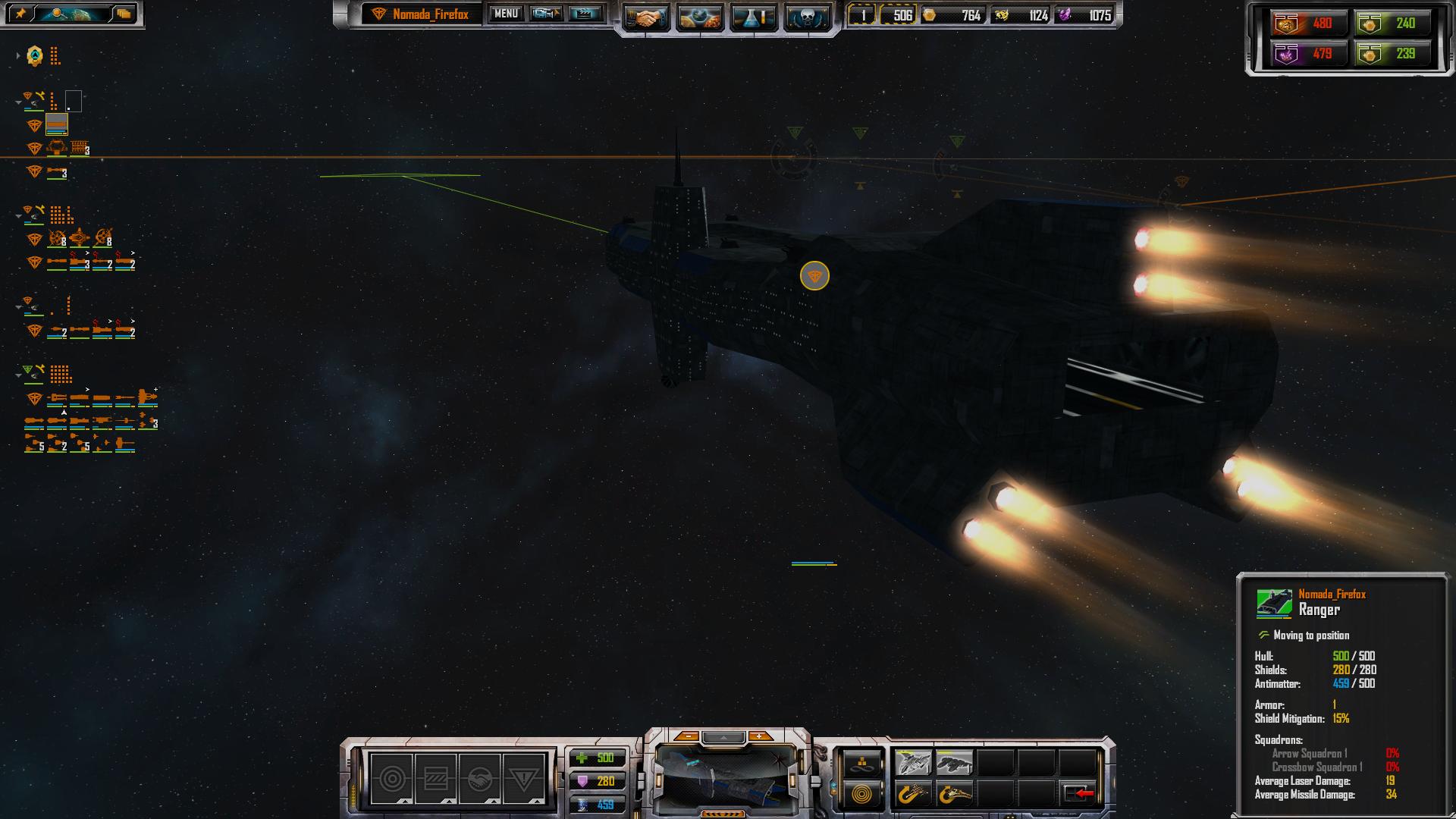Open the skull pirates screen
The height and width of the screenshot is (819, 1456).
(x=807, y=17)
